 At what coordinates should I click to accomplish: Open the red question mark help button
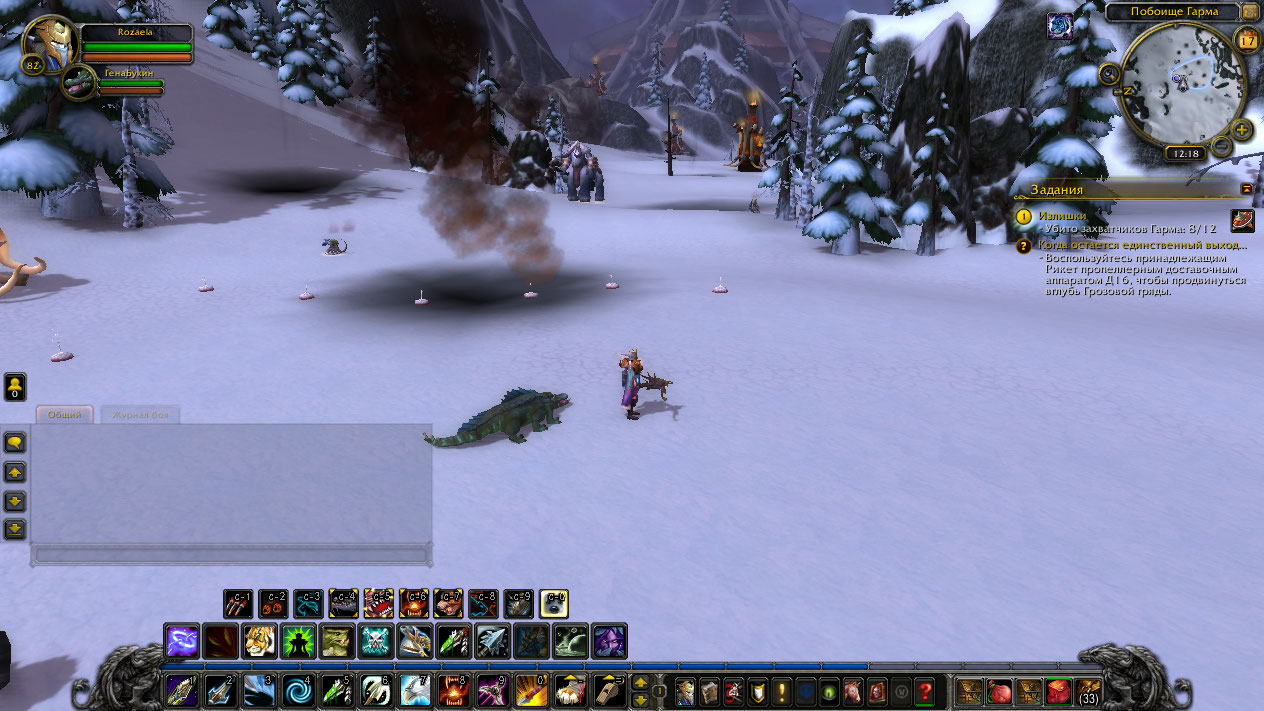(925, 690)
